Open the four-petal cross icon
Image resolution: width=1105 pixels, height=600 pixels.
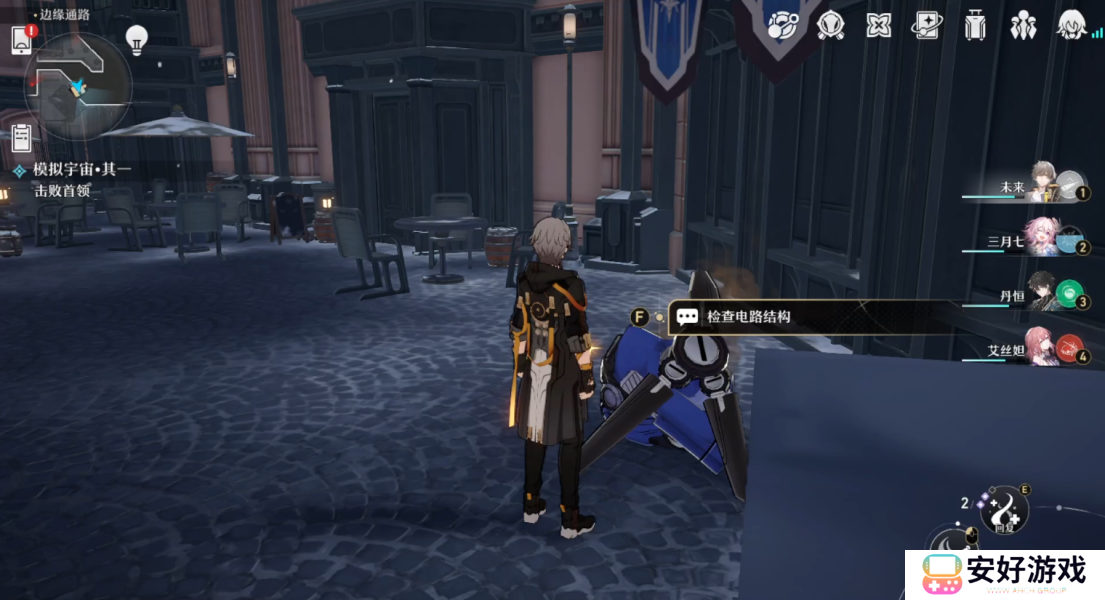click(878, 26)
